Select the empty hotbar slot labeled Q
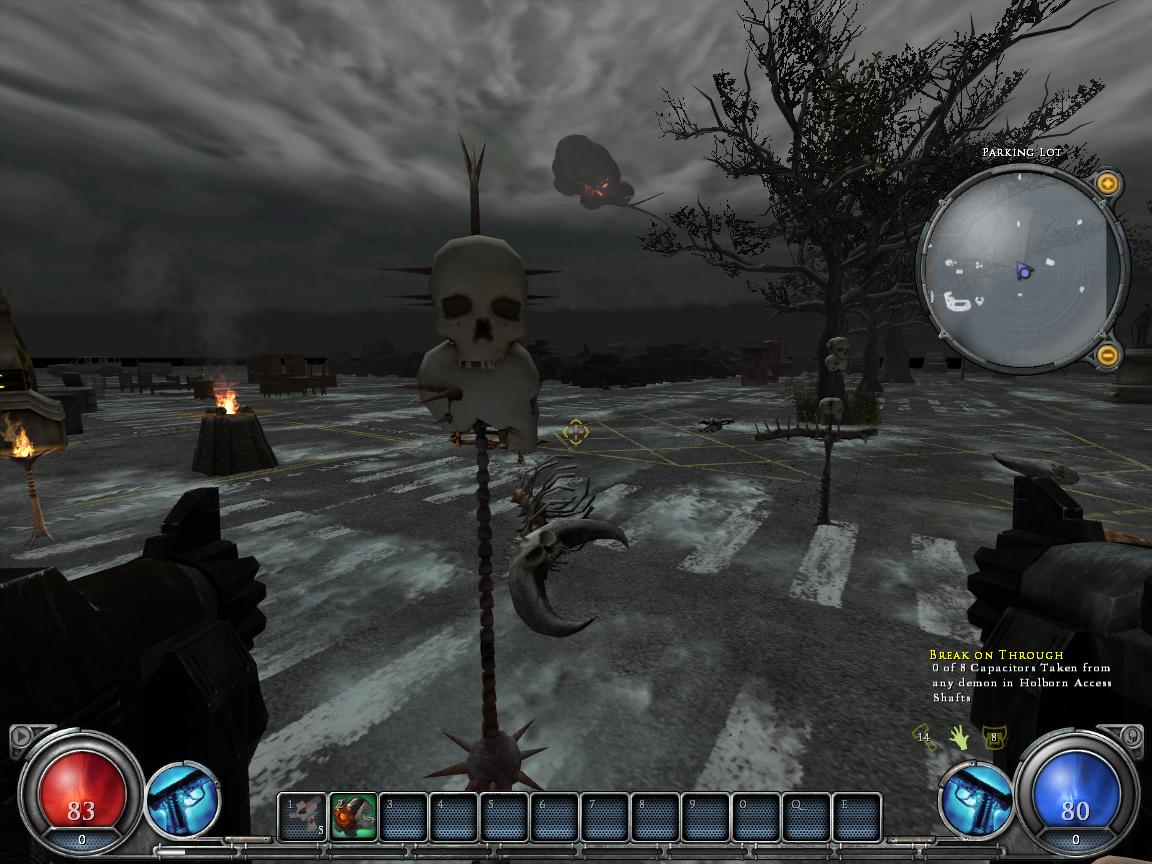 click(x=806, y=817)
